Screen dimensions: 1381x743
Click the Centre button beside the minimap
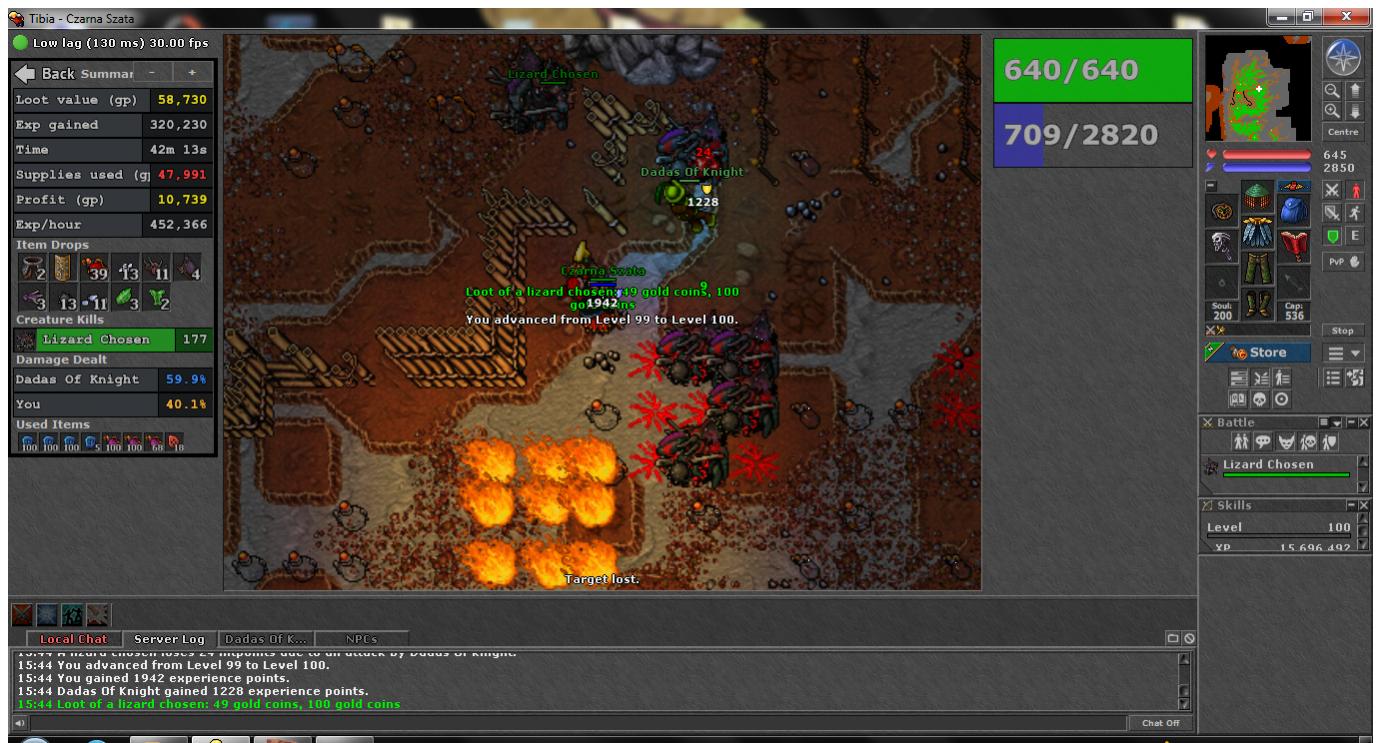pos(1341,132)
